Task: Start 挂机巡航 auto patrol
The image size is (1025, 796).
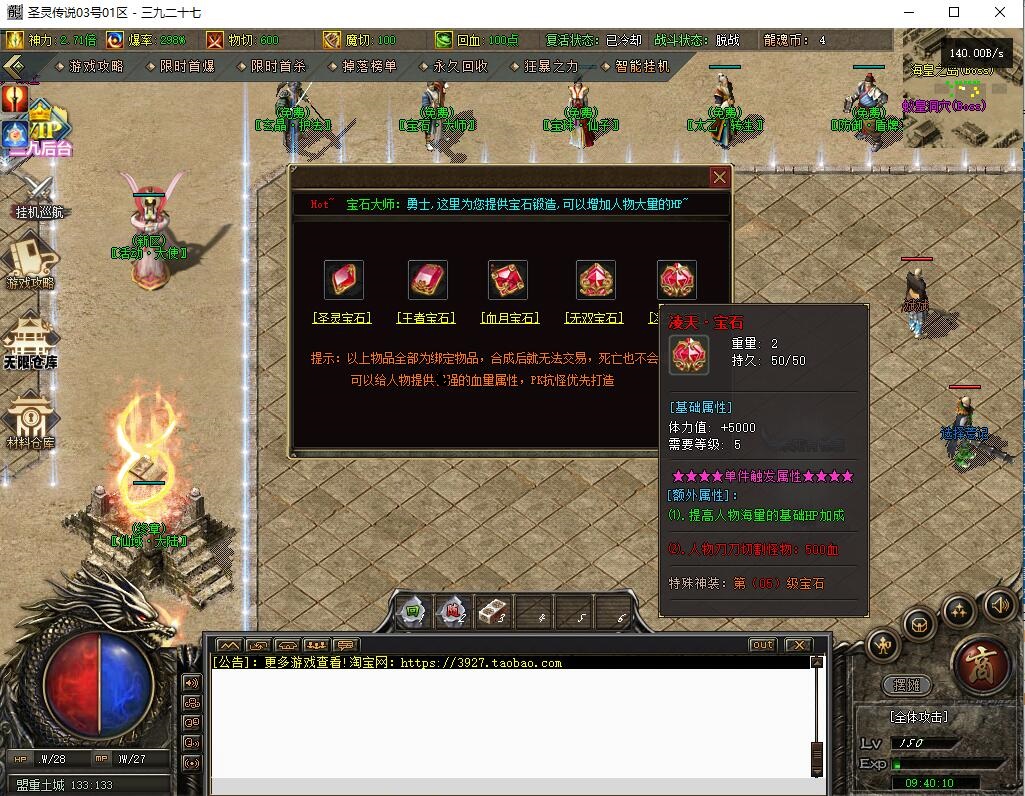Action: [x=36, y=195]
